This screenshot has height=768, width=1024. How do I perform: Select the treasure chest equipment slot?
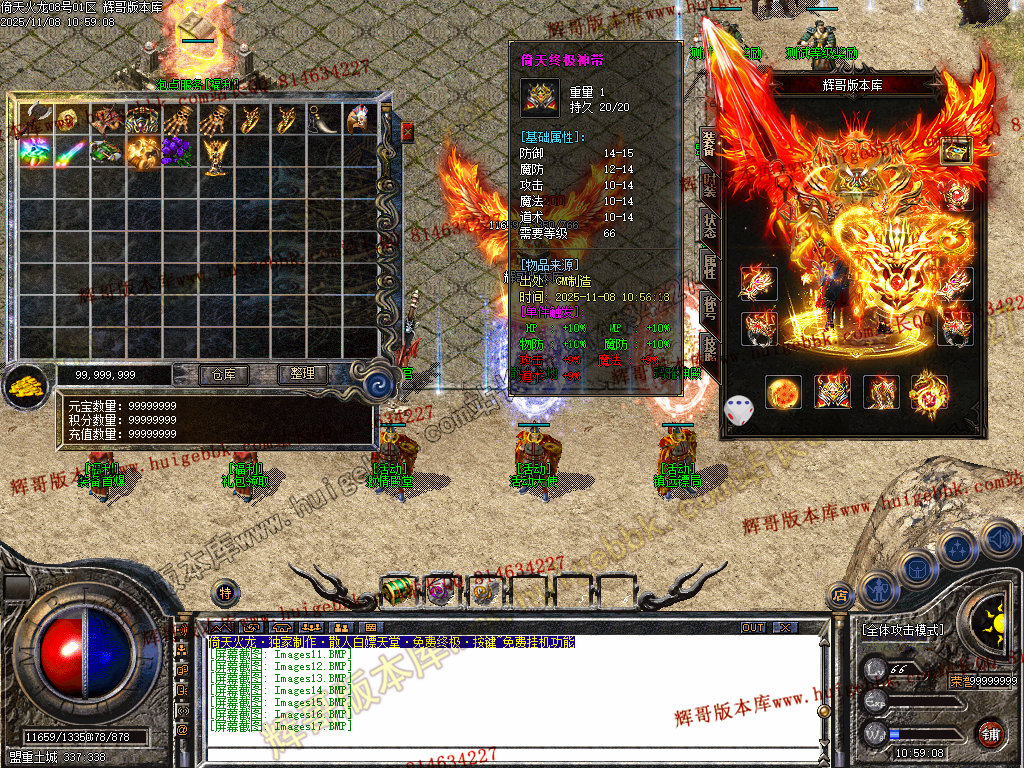[x=956, y=151]
